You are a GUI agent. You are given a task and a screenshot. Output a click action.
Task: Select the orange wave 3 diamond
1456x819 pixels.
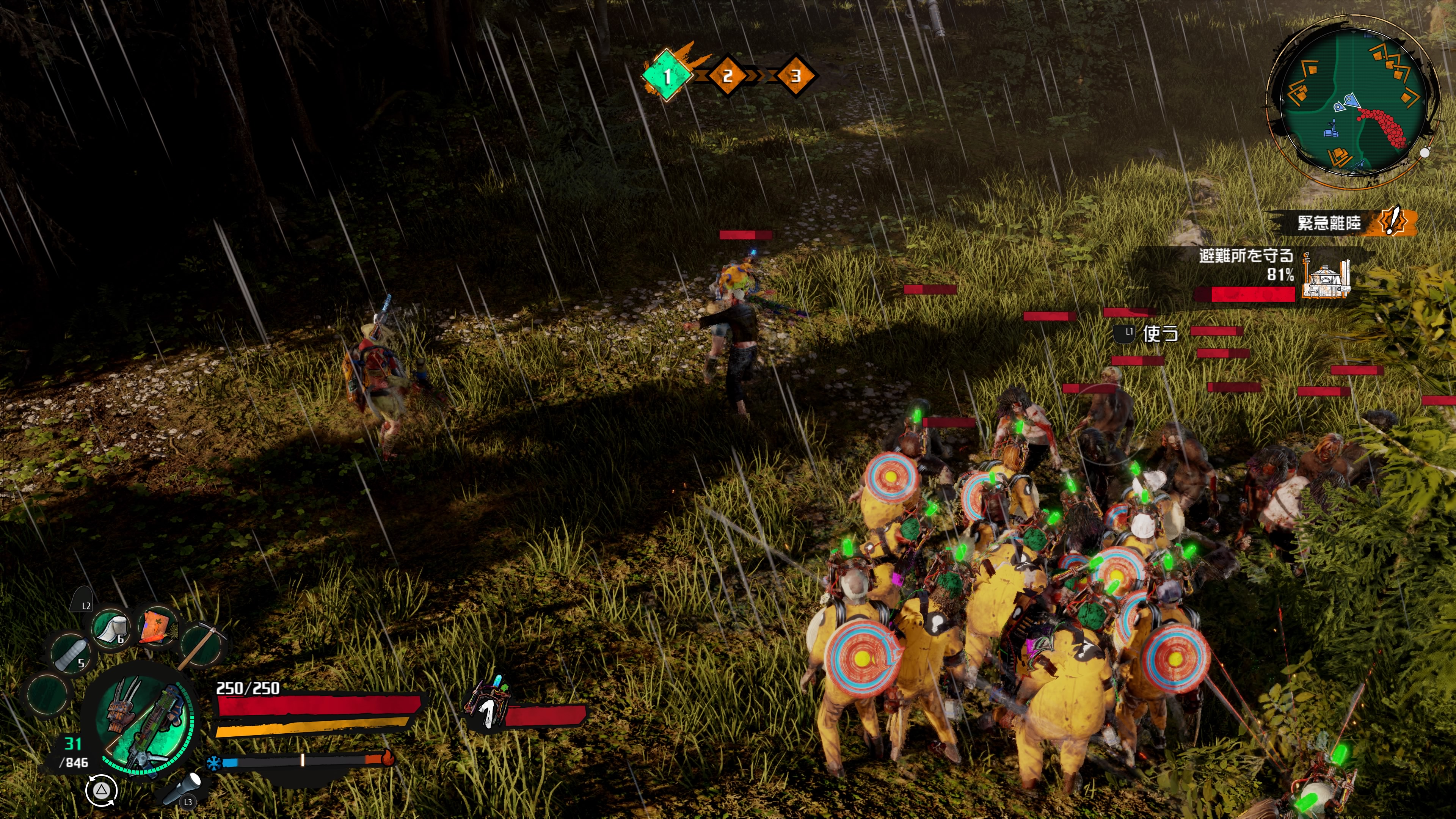click(795, 76)
